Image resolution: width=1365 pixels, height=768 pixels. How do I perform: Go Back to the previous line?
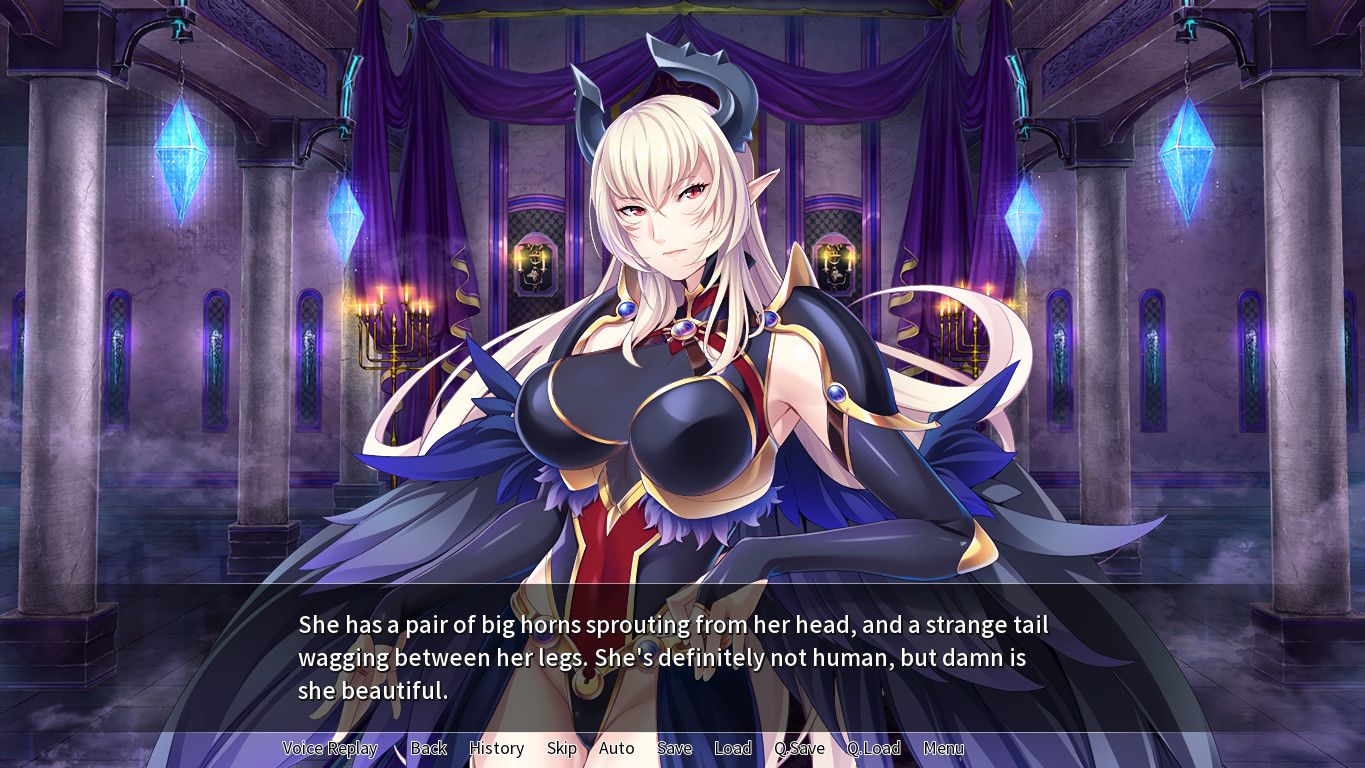[428, 748]
